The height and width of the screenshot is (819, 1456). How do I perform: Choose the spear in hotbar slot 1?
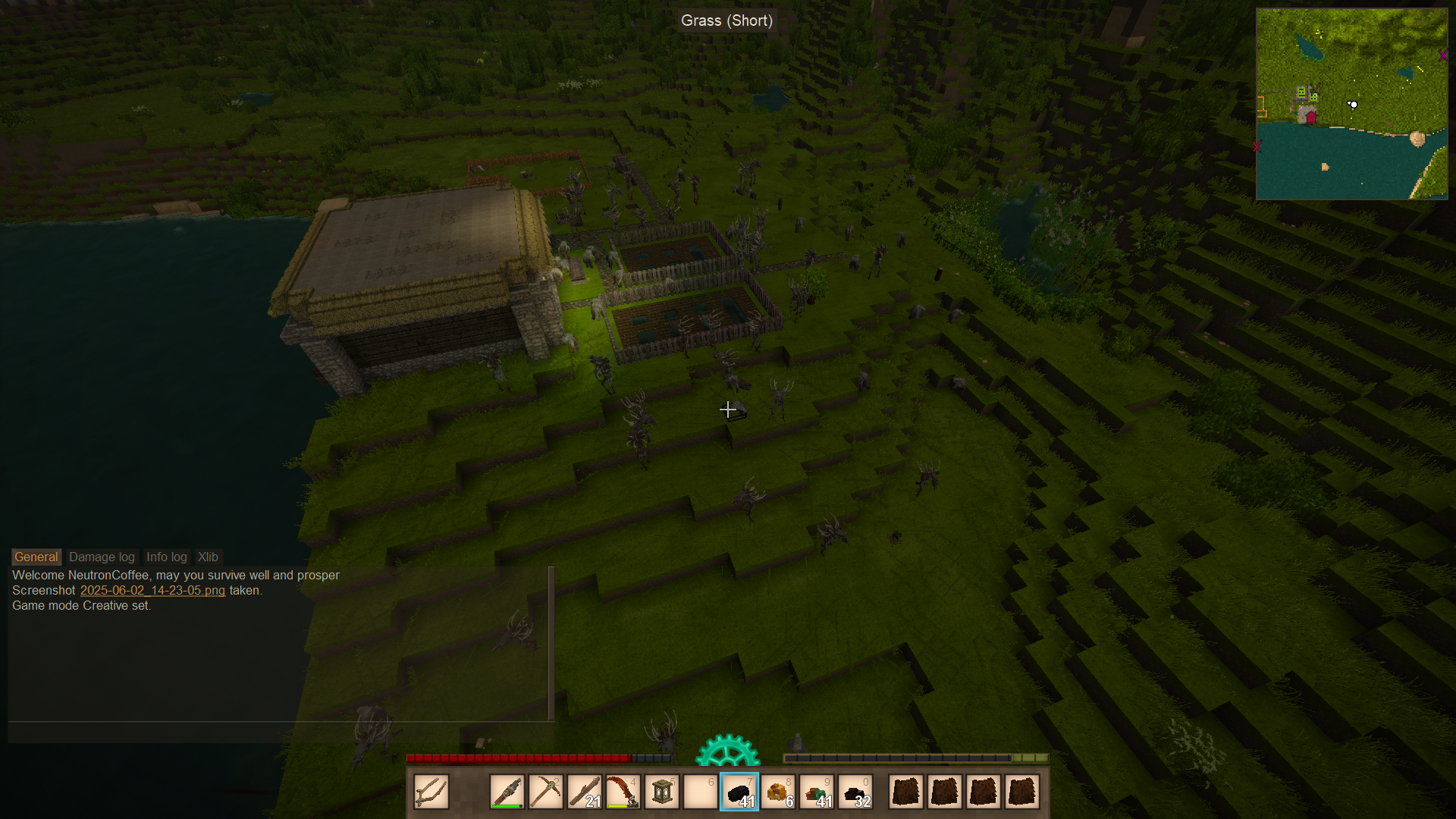coord(507,792)
